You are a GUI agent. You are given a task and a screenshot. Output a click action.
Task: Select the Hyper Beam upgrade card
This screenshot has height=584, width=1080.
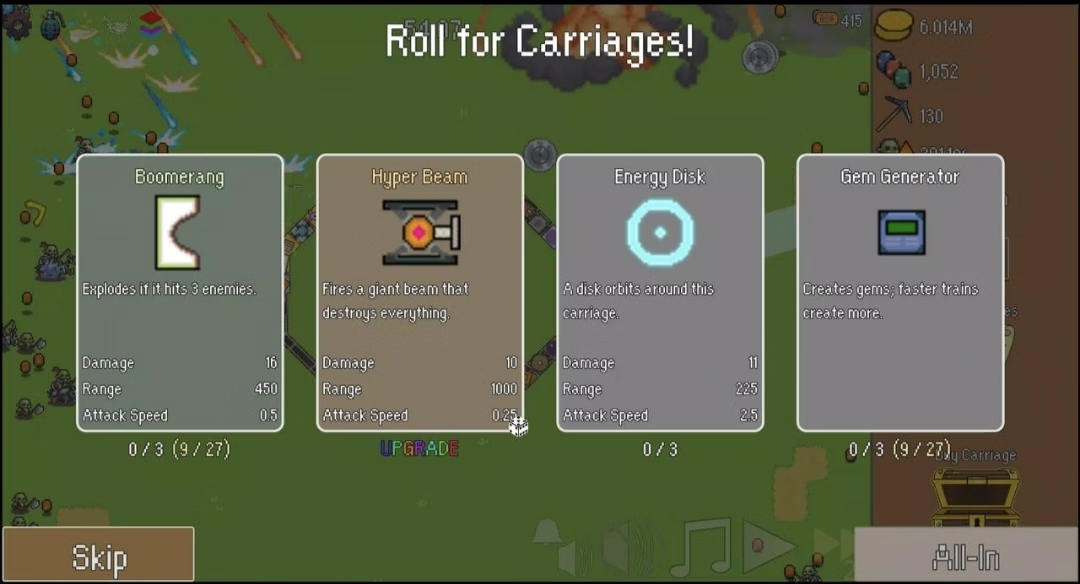click(x=420, y=292)
